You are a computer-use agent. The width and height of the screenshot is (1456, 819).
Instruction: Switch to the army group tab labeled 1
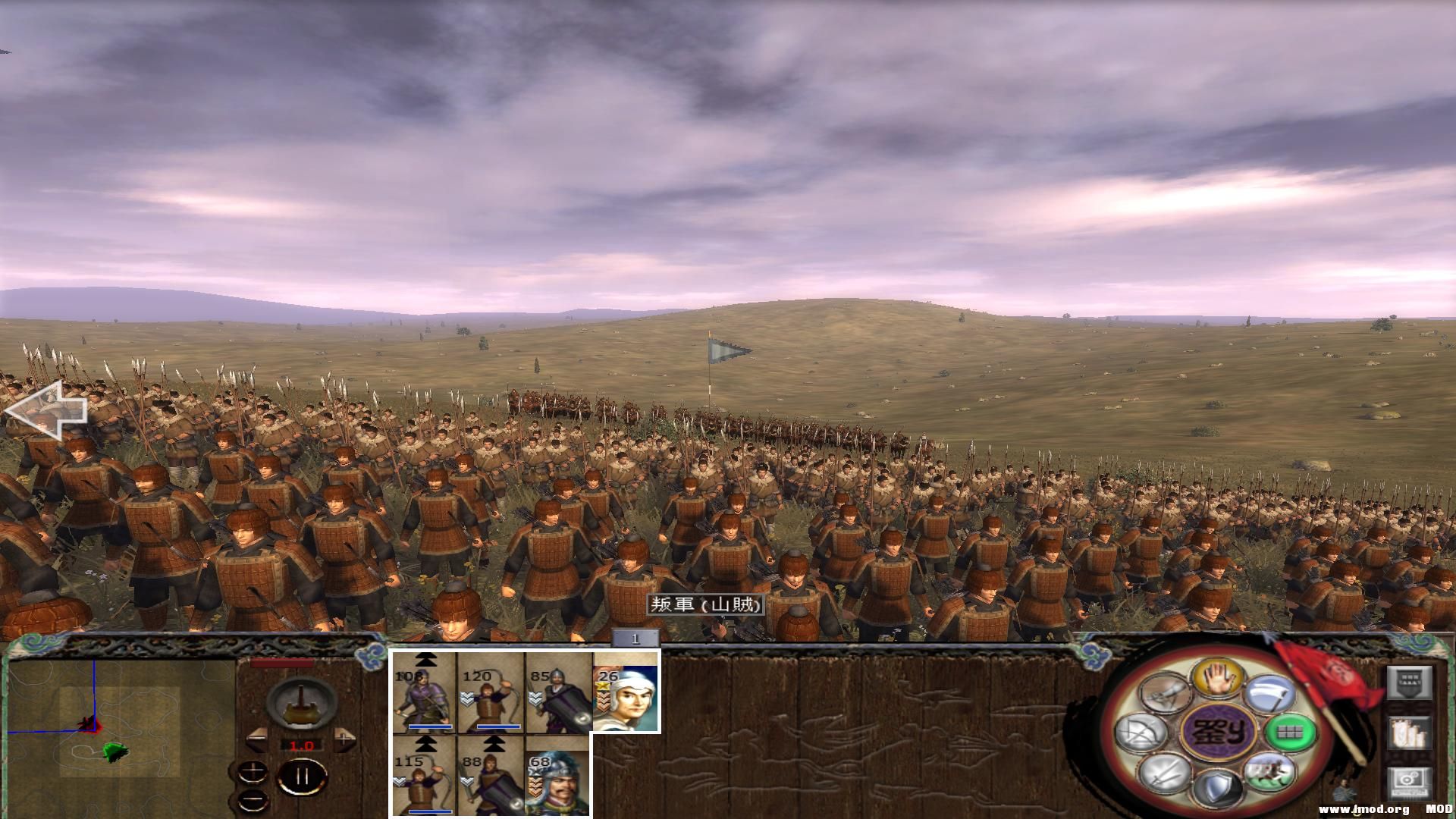634,638
